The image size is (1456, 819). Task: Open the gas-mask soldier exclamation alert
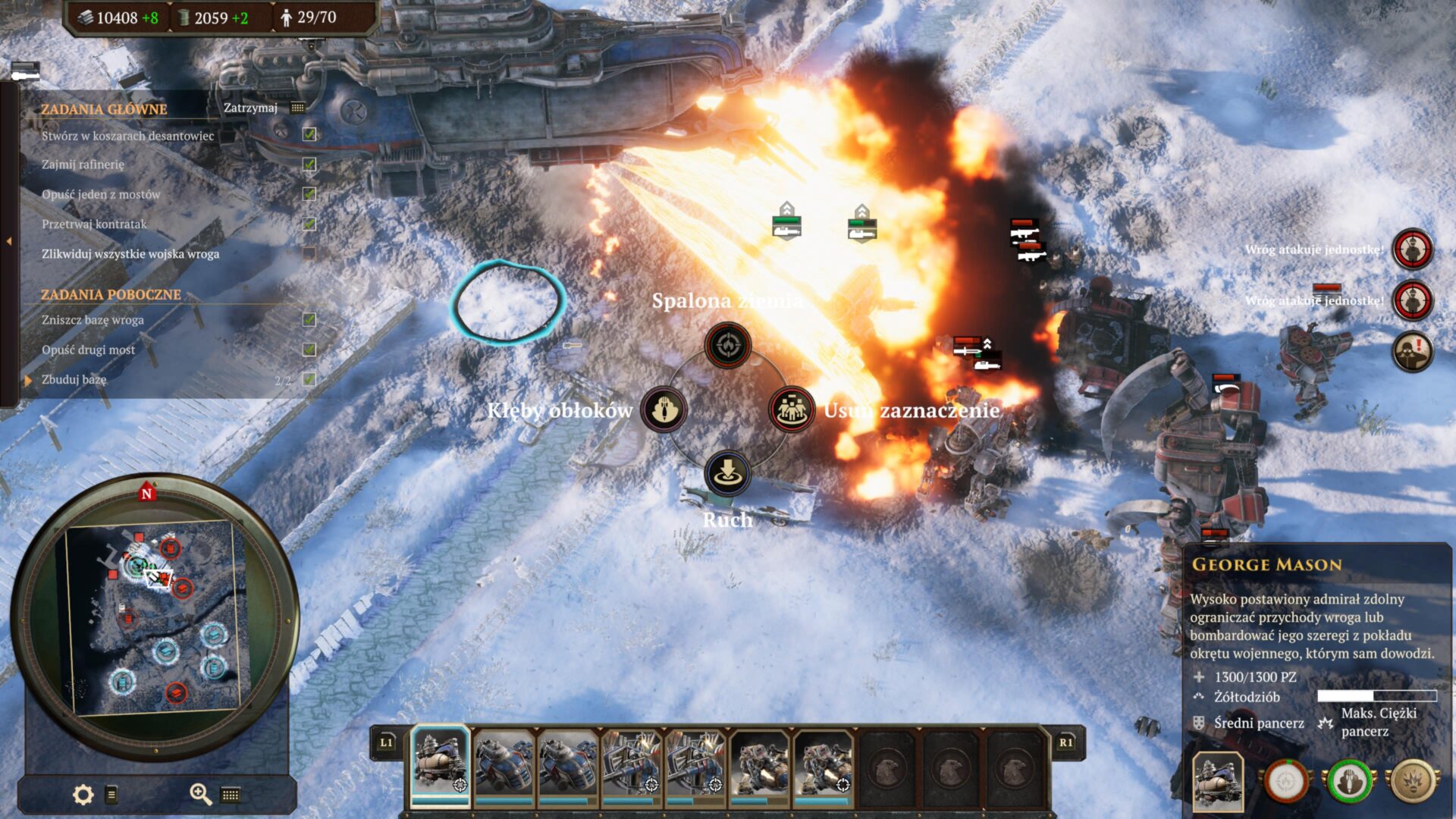[1412, 351]
